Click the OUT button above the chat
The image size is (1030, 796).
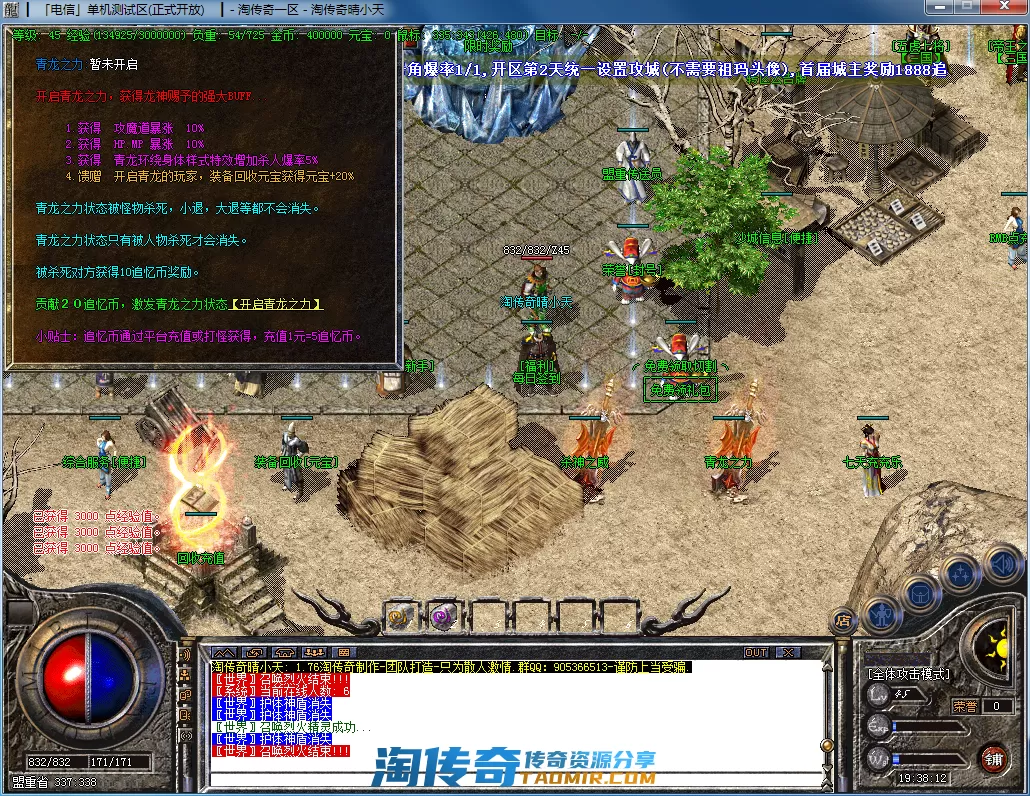[756, 653]
